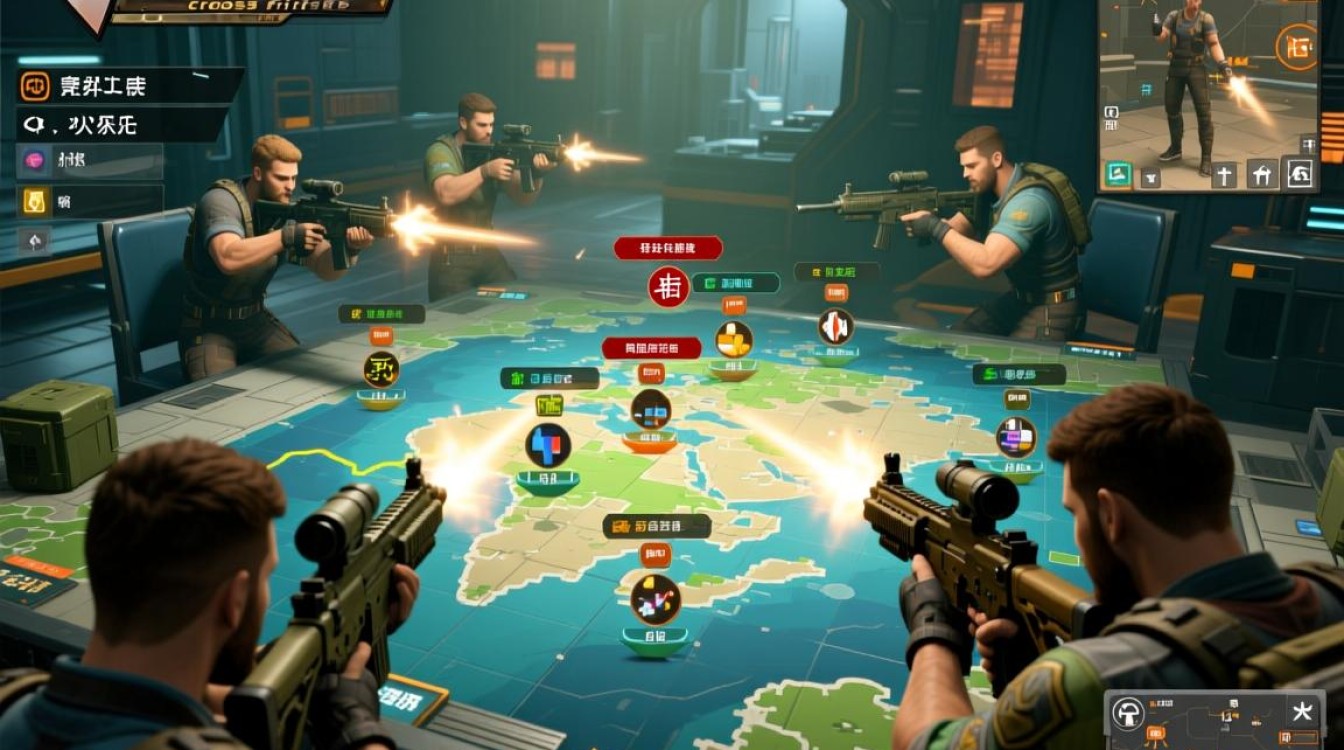Viewport: 1344px width, 750px height.
Task: Select the map marker with multicolored squares icon
Action: 1016,437
